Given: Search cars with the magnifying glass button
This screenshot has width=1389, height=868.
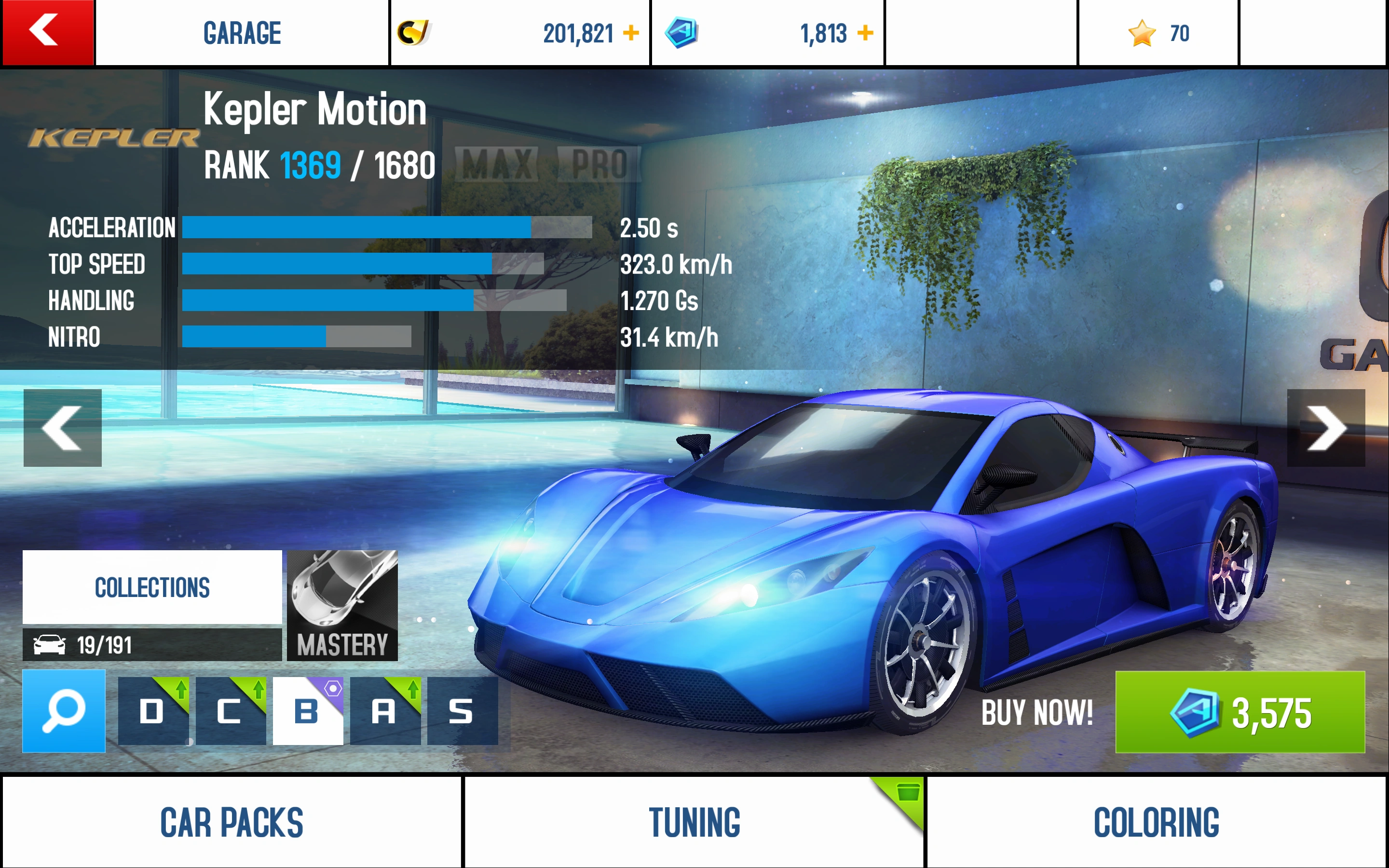Looking at the screenshot, I should (64, 711).
